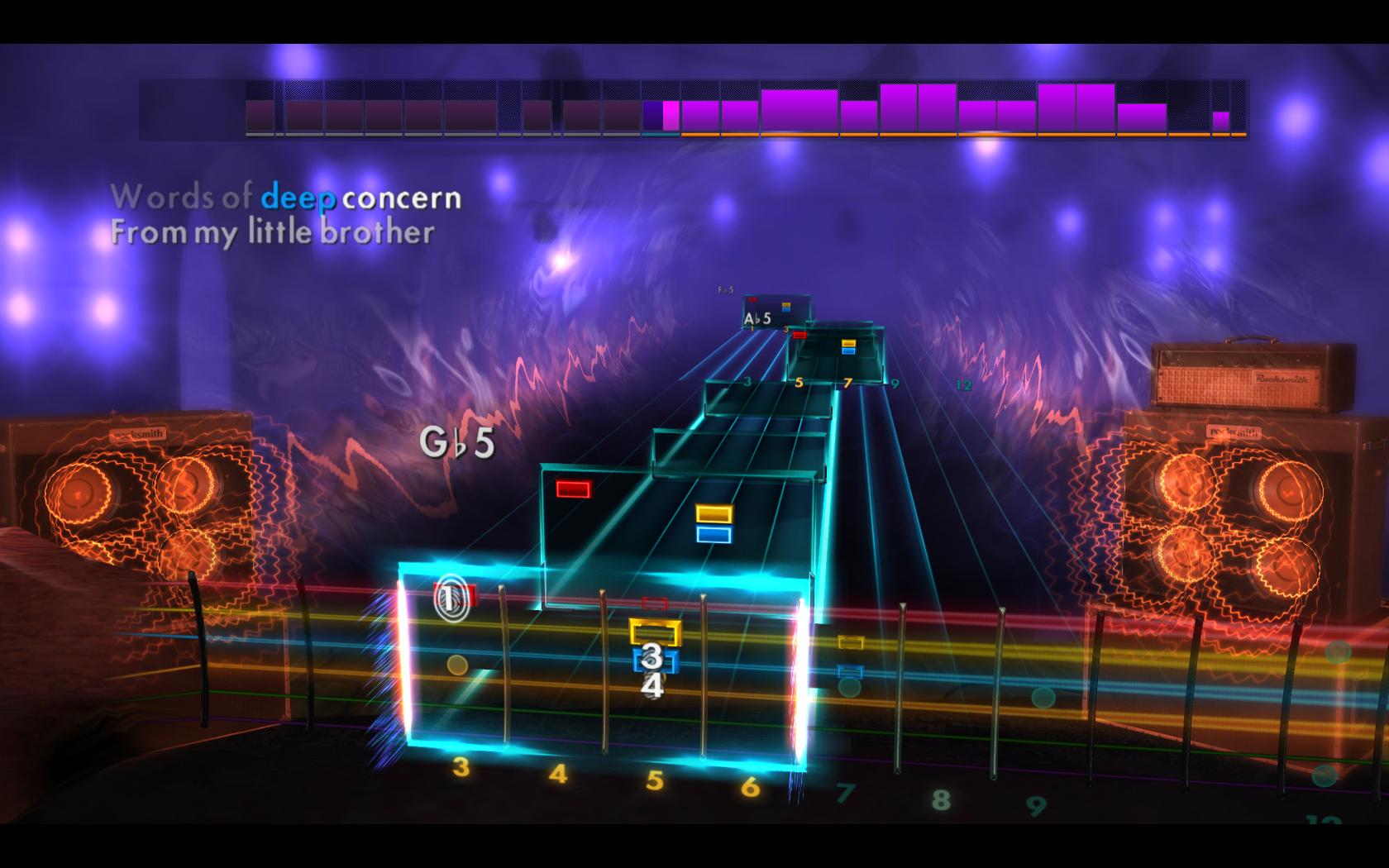Click the last purple segment of the timeline
Image resolution: width=1389 pixels, height=868 pixels.
coord(1220,118)
